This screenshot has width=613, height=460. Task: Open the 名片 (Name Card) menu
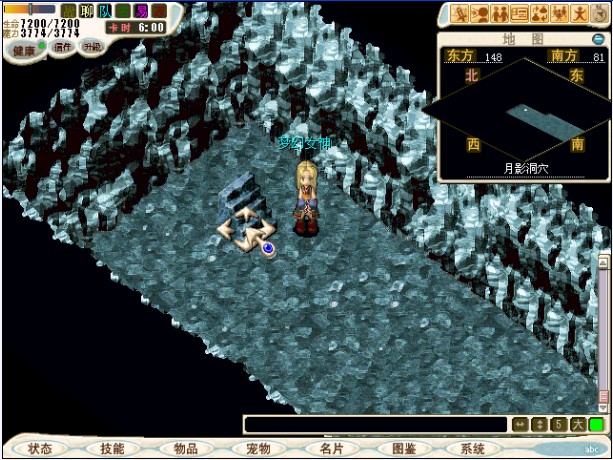point(330,449)
